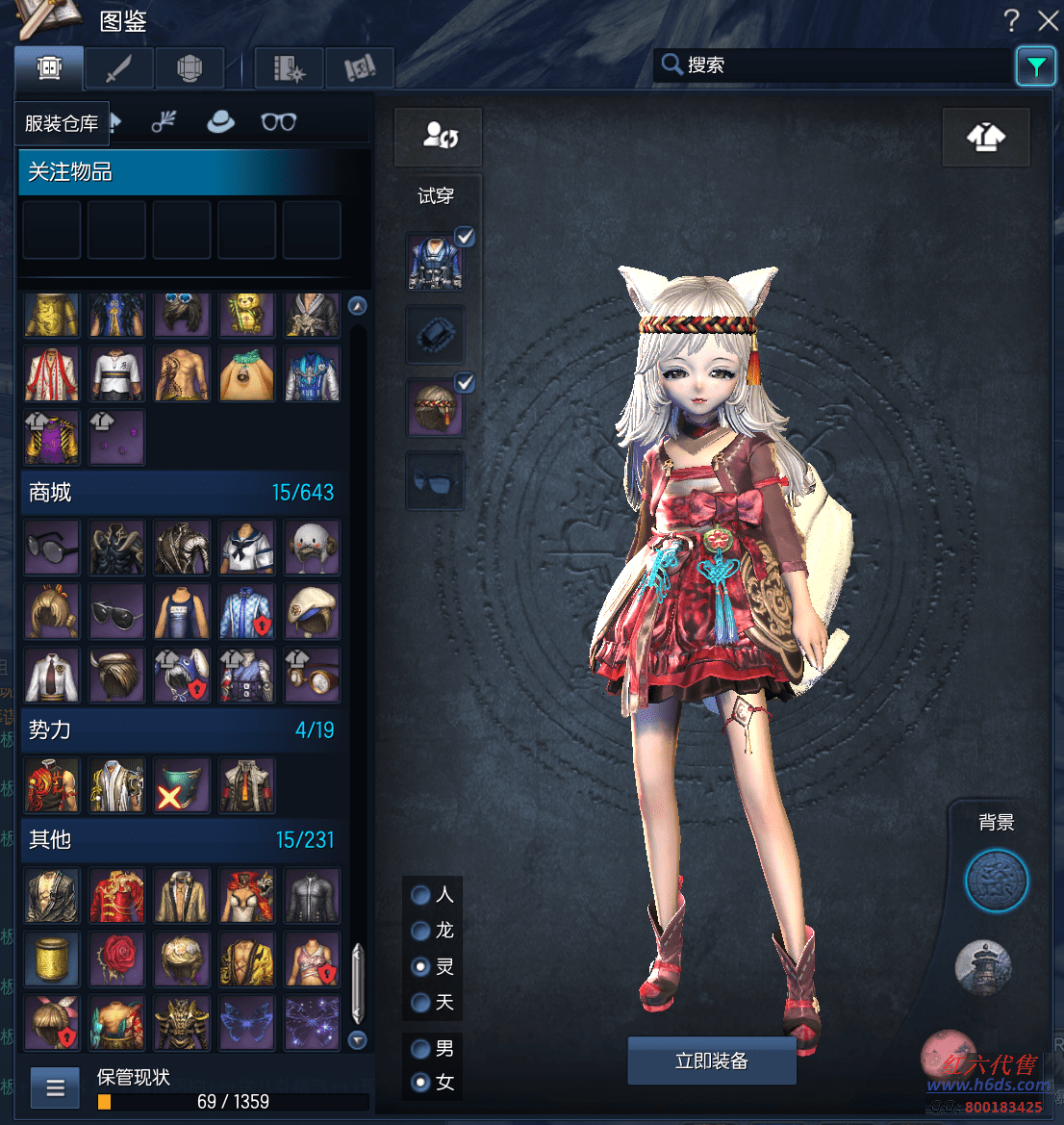The width and height of the screenshot is (1064, 1125).
Task: Select the red rose item
Action: (116, 958)
